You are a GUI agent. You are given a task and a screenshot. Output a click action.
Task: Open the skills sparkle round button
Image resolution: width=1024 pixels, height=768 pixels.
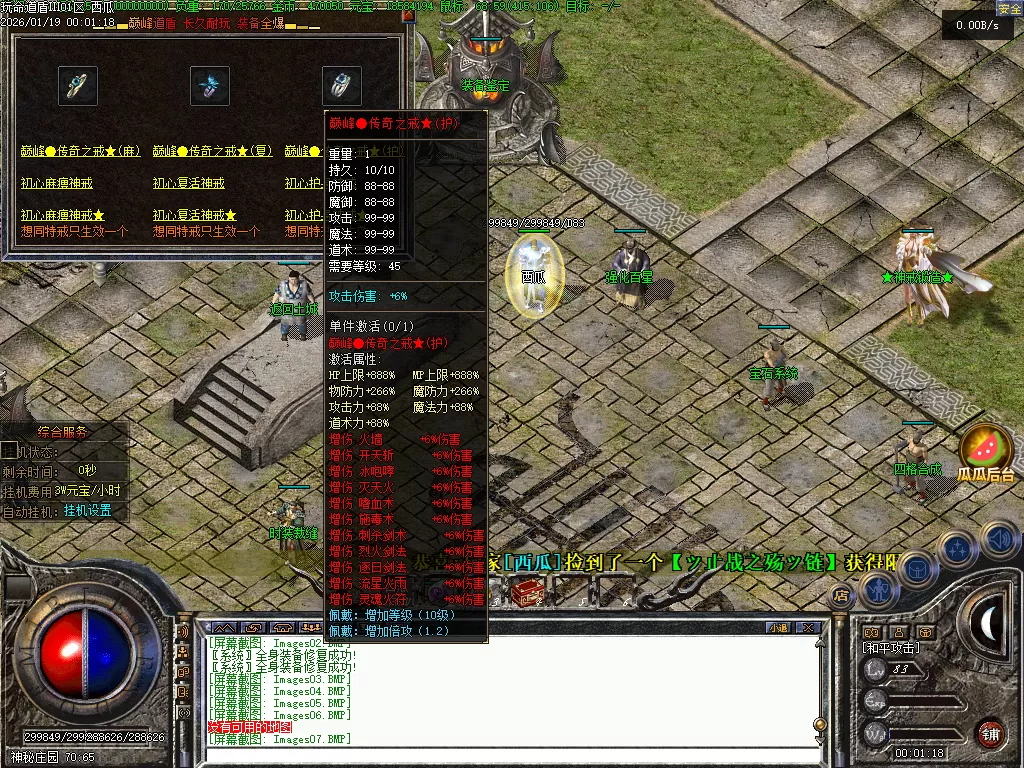pyautogui.click(x=957, y=549)
